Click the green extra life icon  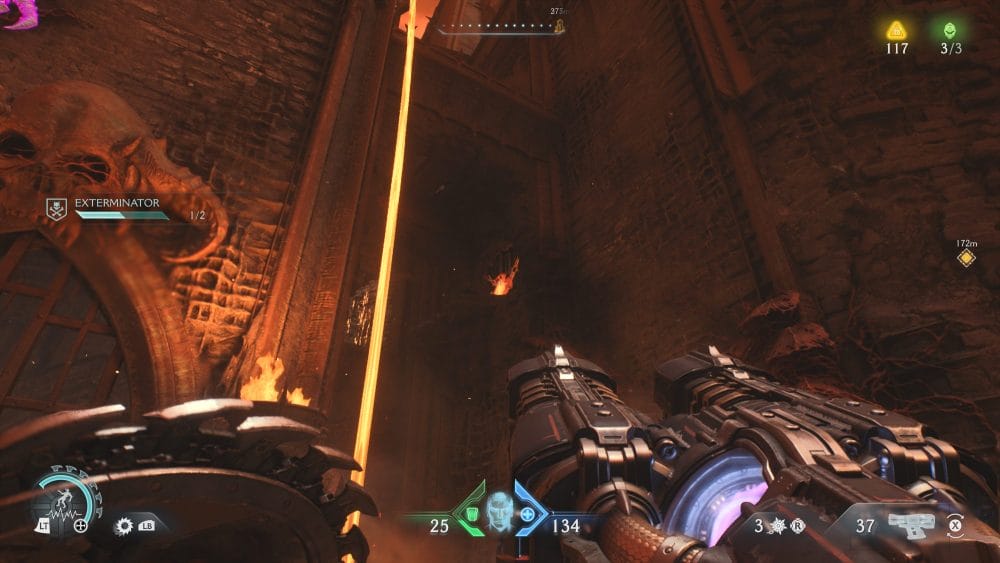pos(949,30)
